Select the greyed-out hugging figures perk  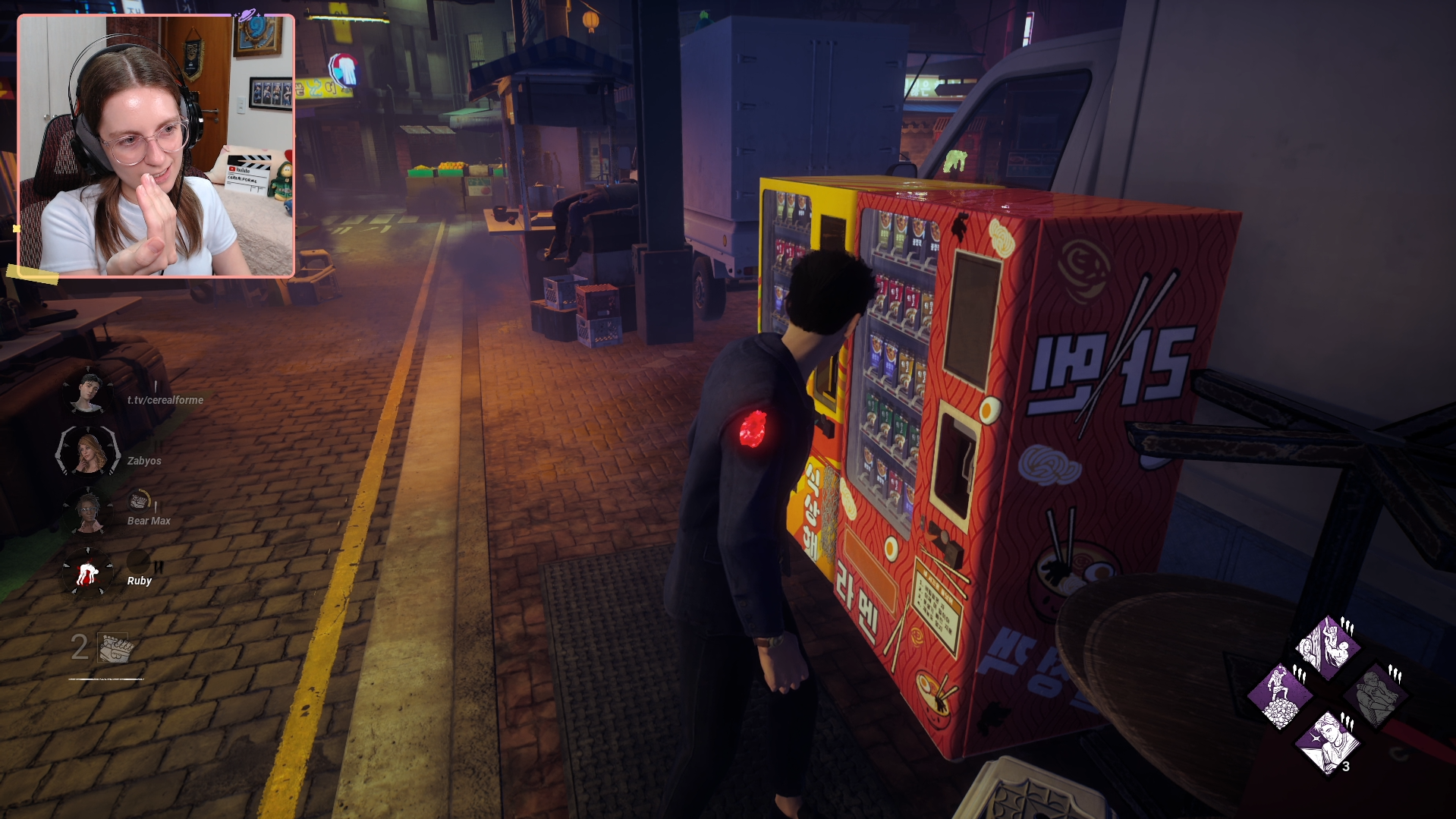[1375, 695]
